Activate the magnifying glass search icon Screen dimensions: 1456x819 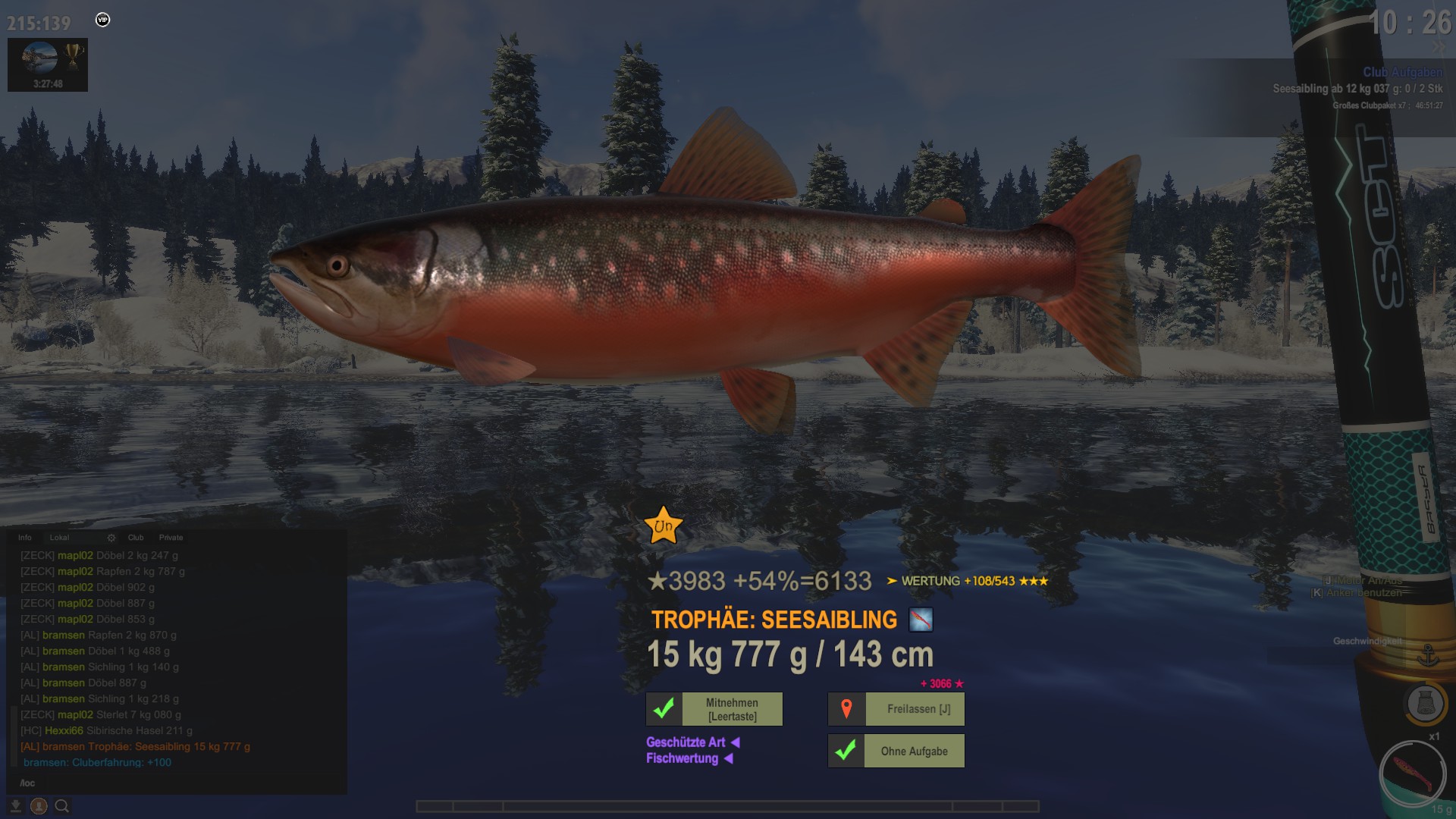click(62, 806)
